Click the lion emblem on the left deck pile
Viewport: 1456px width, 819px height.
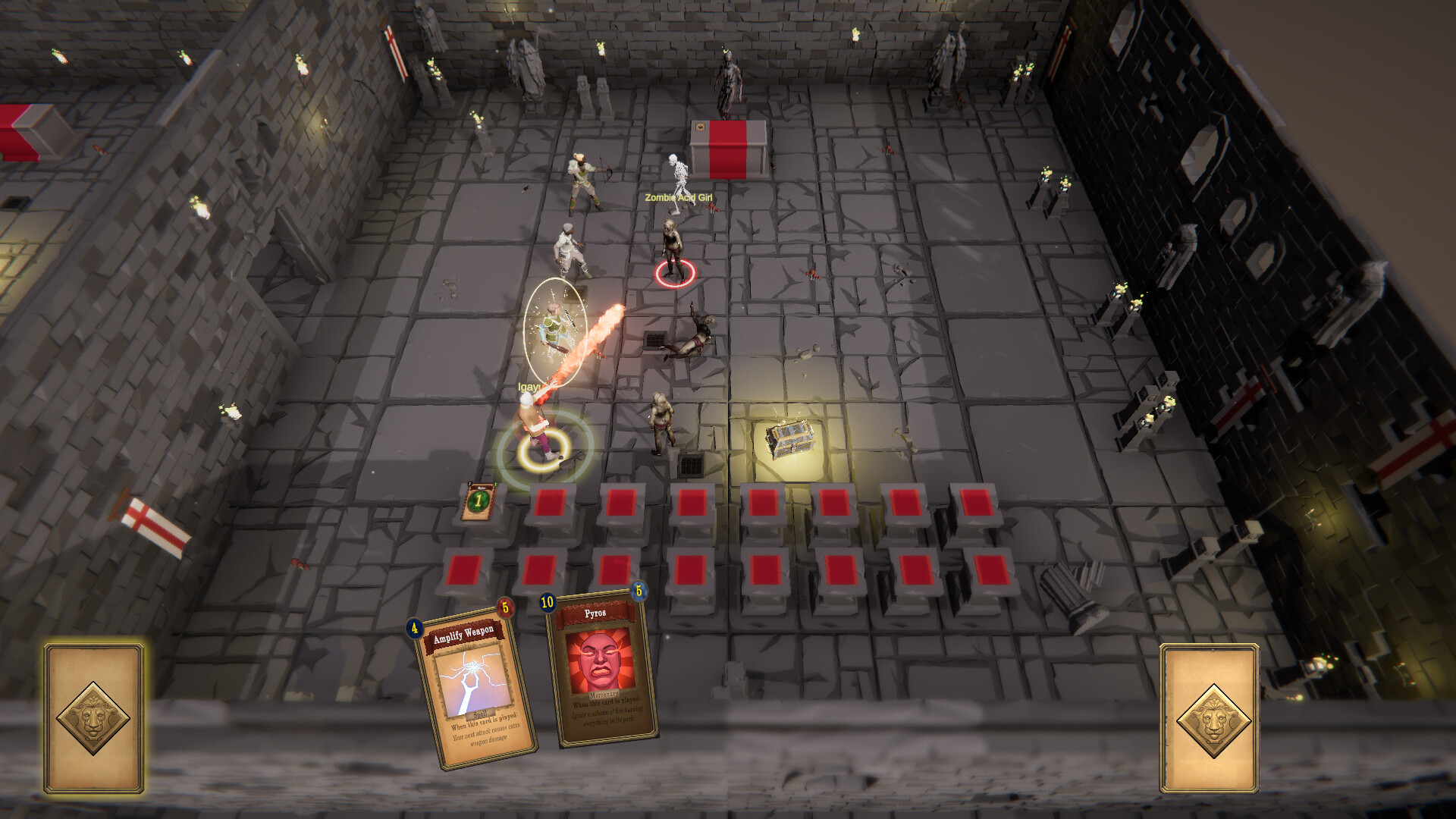tap(93, 717)
